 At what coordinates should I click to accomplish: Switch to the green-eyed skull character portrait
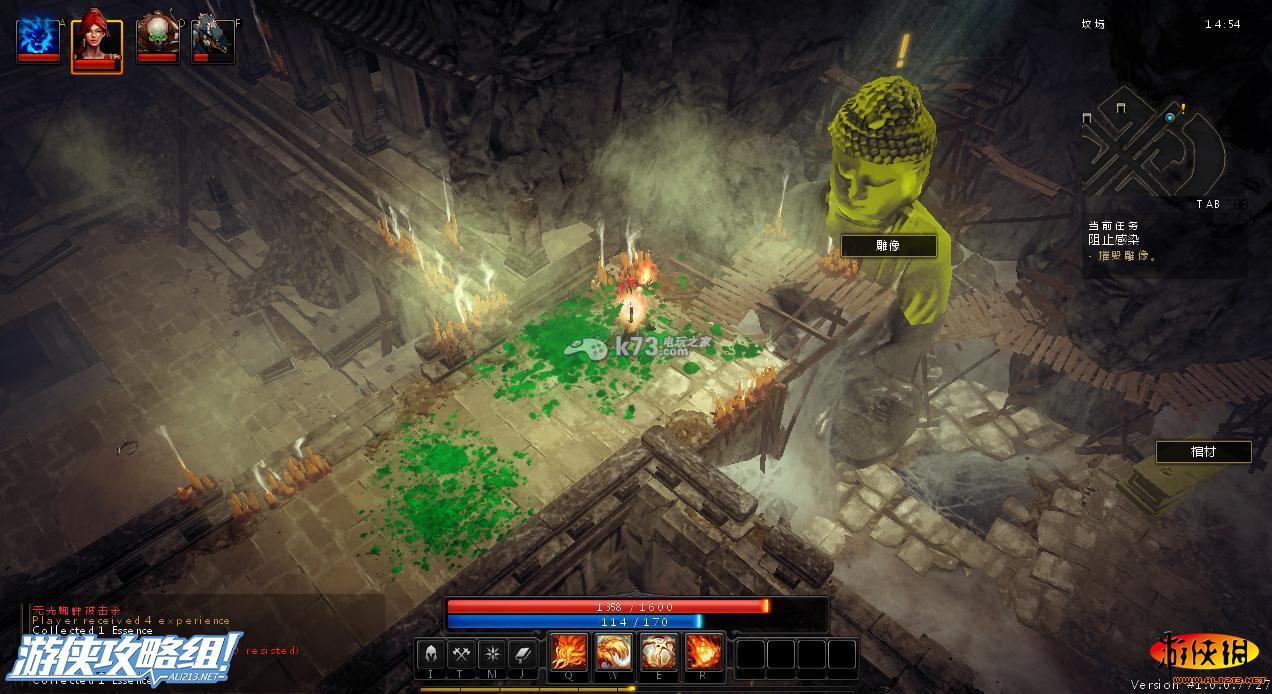click(x=156, y=38)
